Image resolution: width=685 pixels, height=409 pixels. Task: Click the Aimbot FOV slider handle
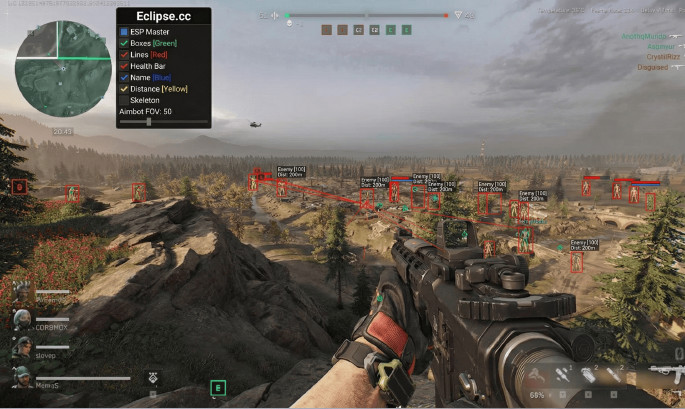coord(149,122)
